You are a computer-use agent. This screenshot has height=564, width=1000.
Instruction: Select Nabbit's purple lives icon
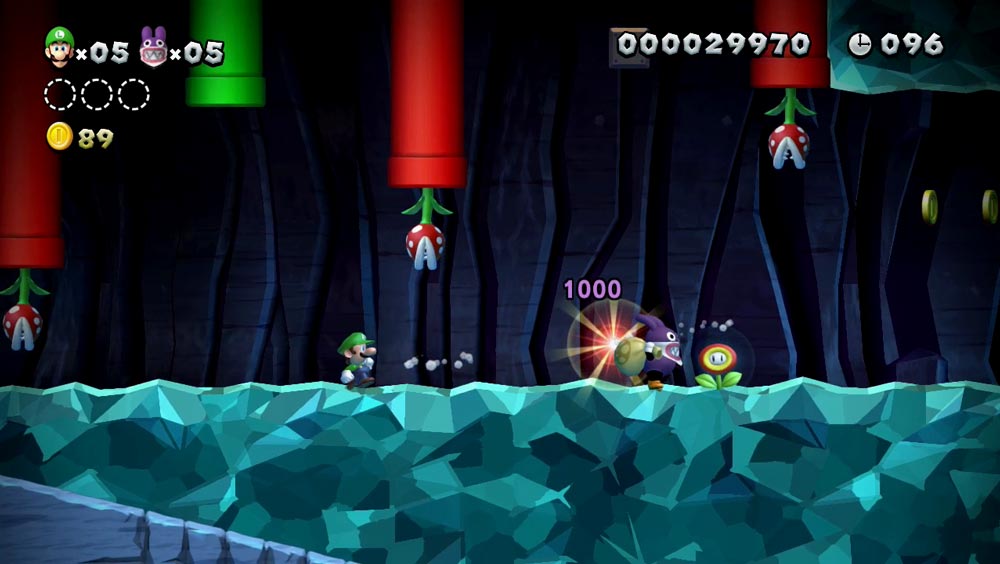click(153, 47)
